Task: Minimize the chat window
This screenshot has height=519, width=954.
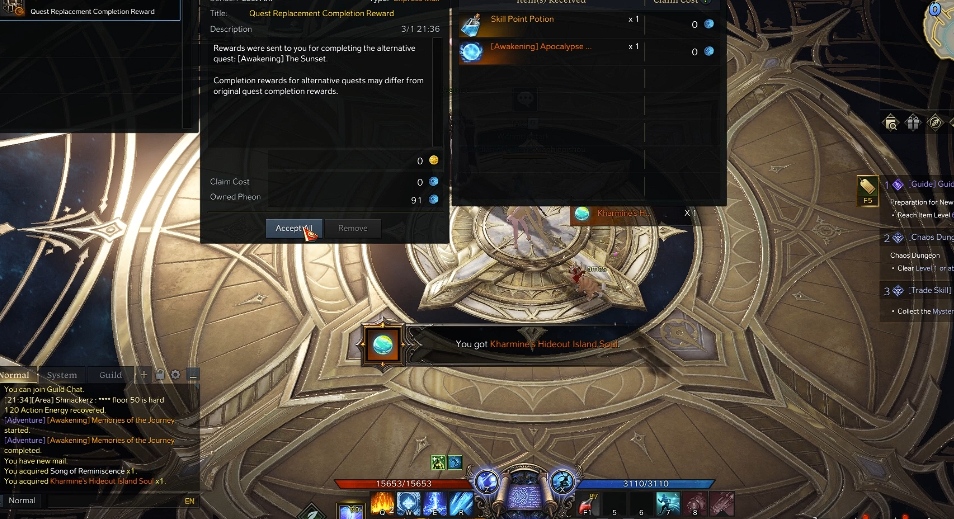Action: (193, 375)
